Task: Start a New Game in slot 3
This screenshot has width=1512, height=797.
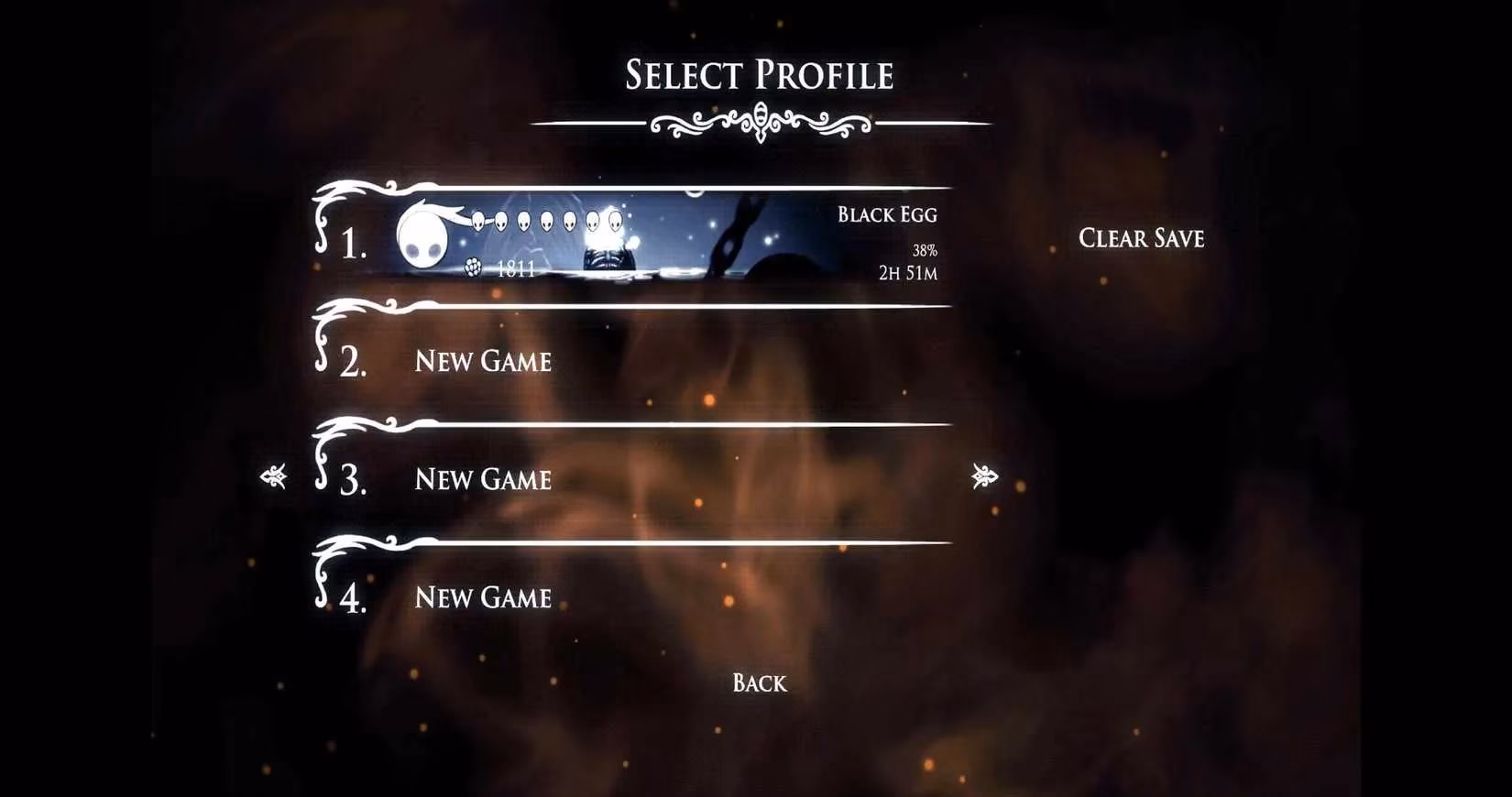Action: (x=483, y=479)
